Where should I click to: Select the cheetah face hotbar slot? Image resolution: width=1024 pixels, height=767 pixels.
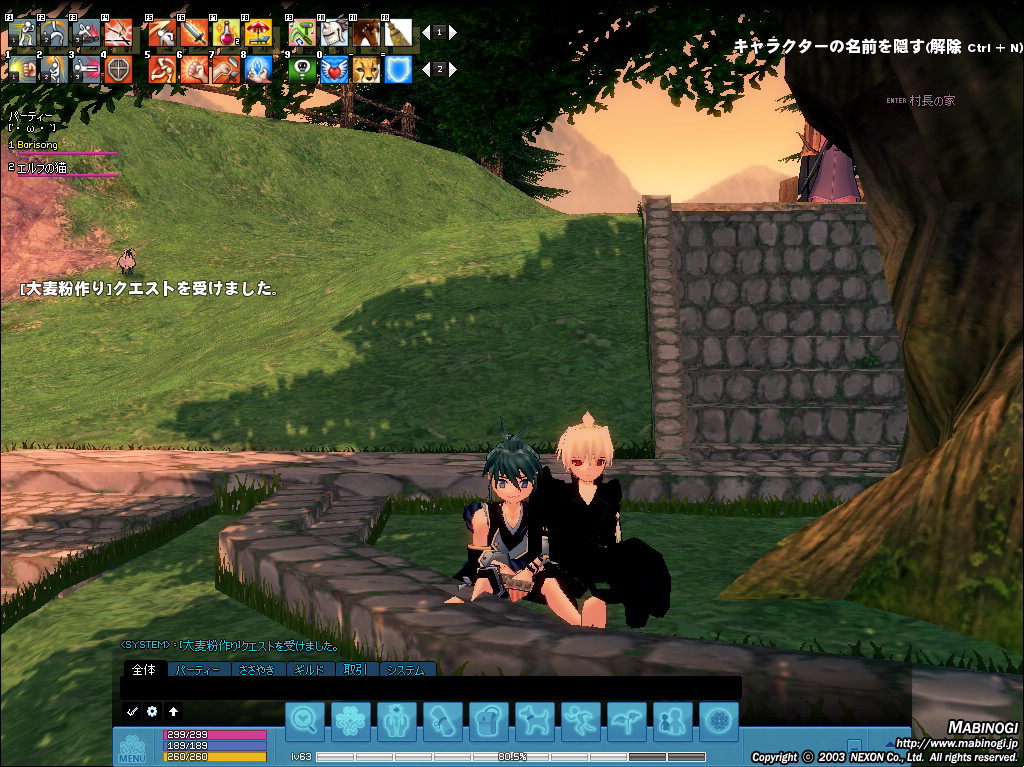click(366, 69)
